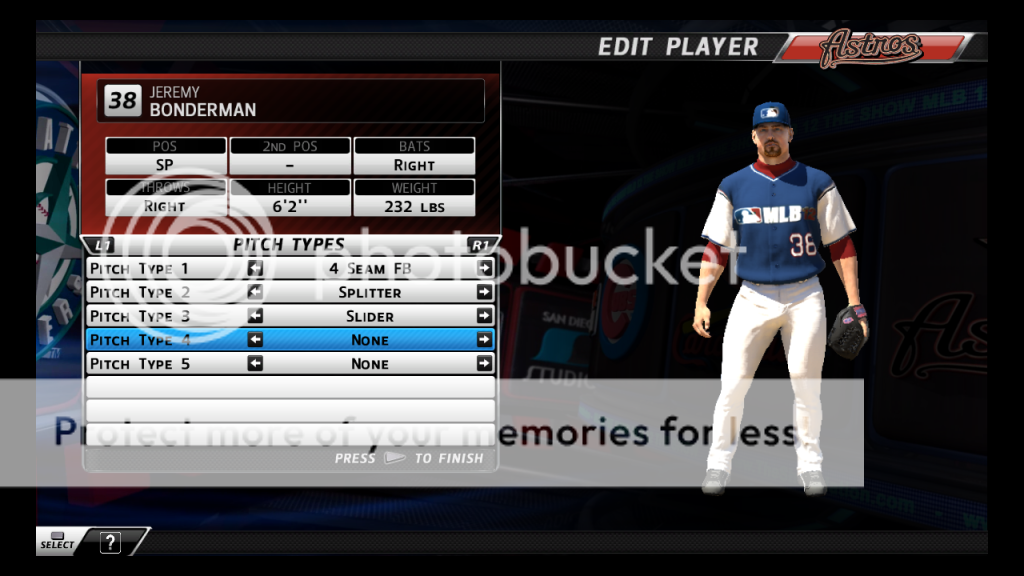Screen dimensions: 1024x576
Task: Step Pitch Type 5 back with left arrow
Action: (x=256, y=364)
